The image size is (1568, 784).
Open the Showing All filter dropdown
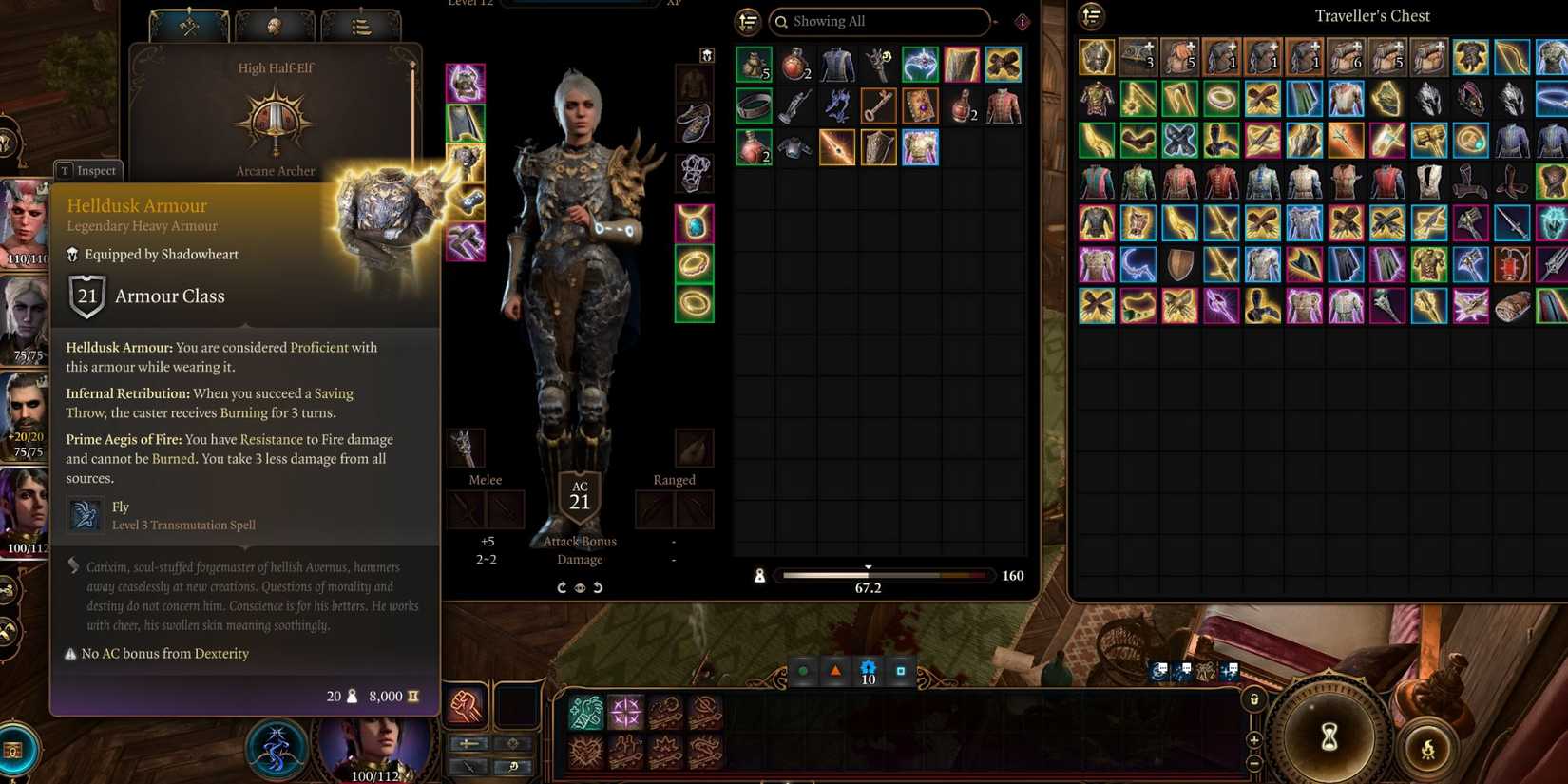pyautogui.click(x=879, y=21)
